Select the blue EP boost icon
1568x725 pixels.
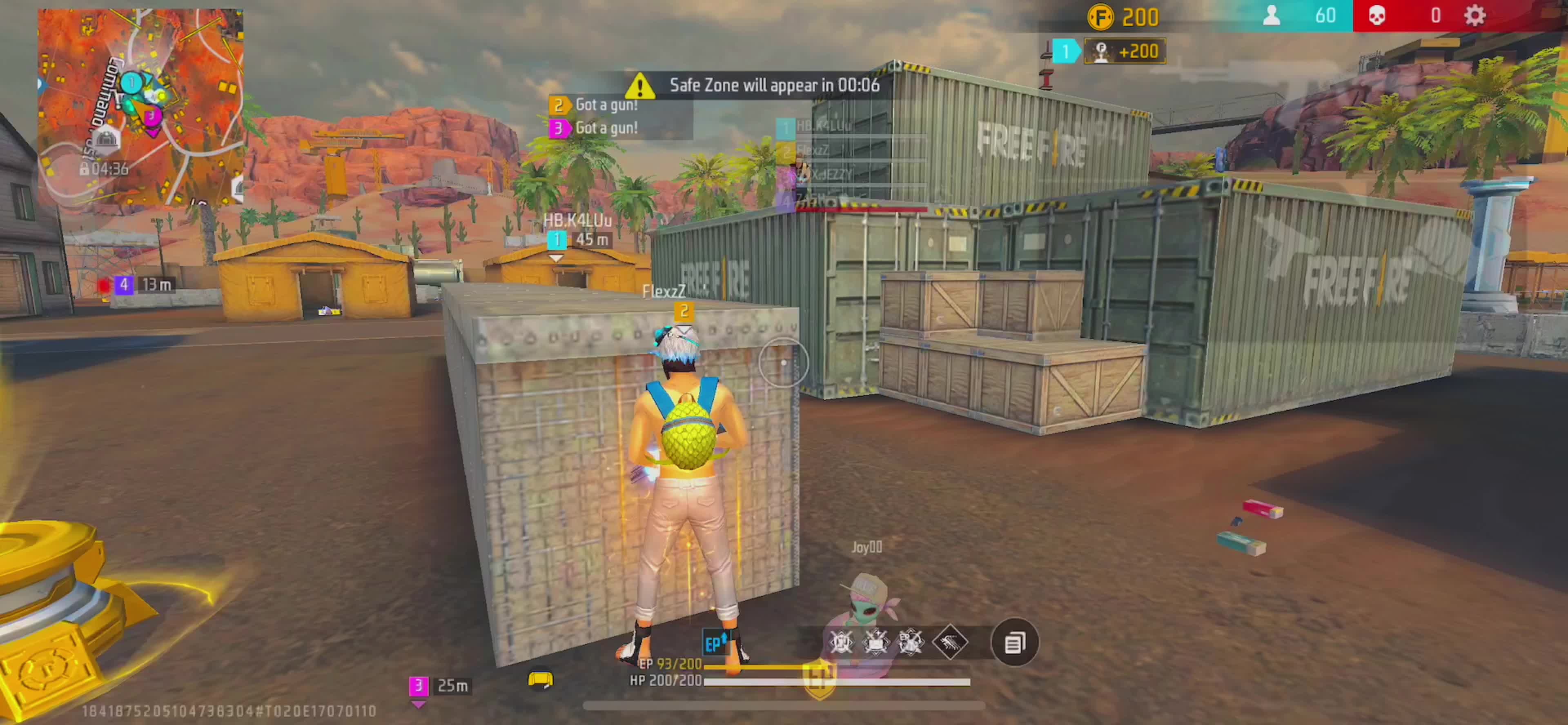[x=715, y=643]
